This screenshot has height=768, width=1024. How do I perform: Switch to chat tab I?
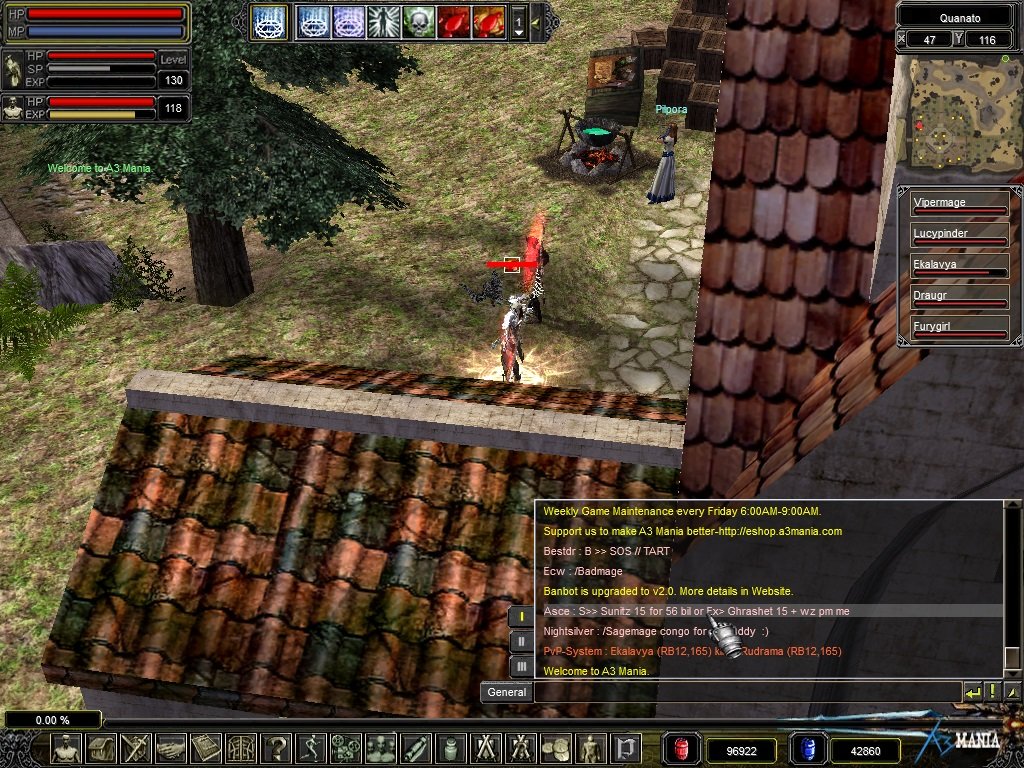(521, 616)
